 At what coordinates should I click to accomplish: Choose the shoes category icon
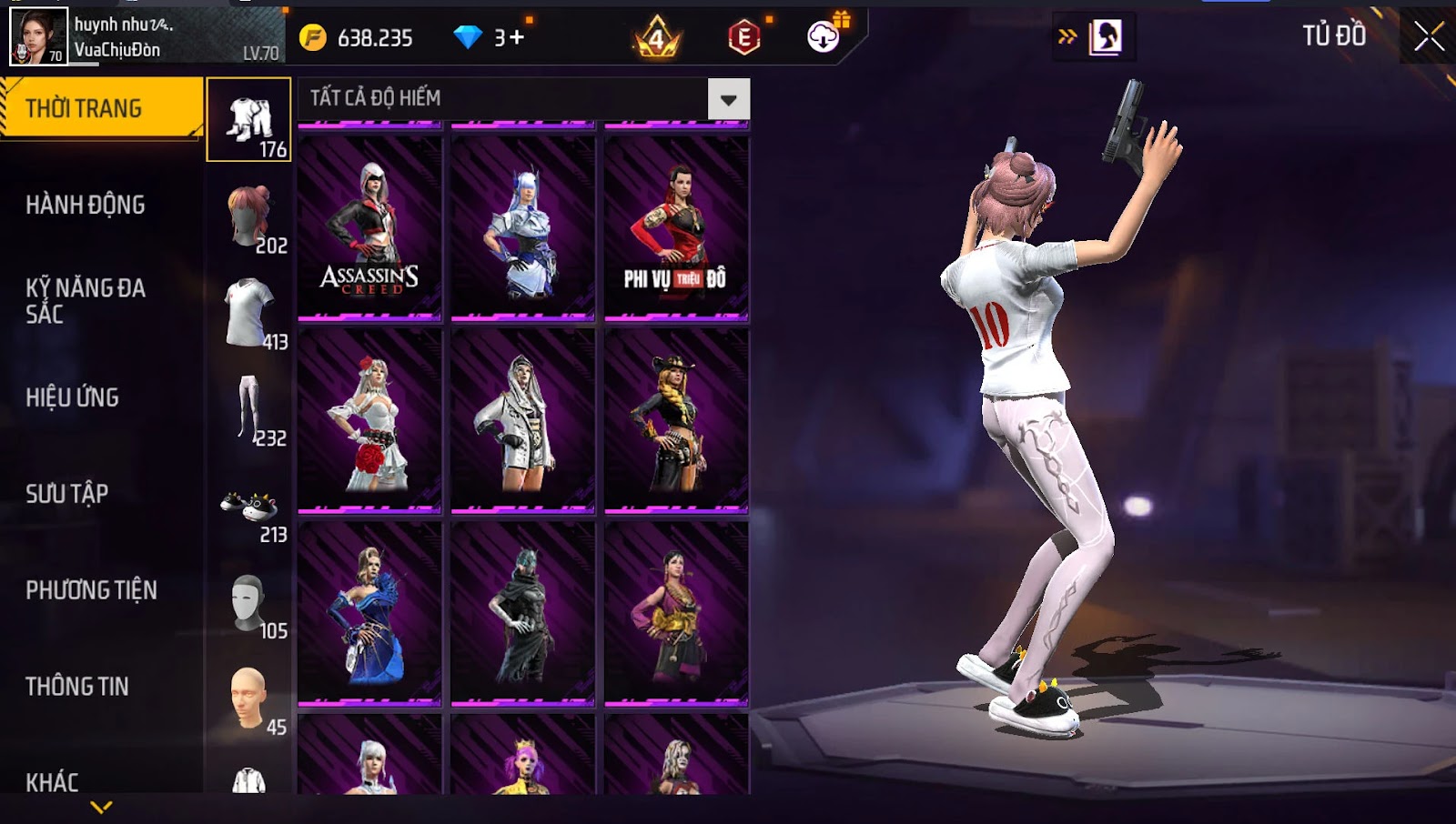[249, 506]
